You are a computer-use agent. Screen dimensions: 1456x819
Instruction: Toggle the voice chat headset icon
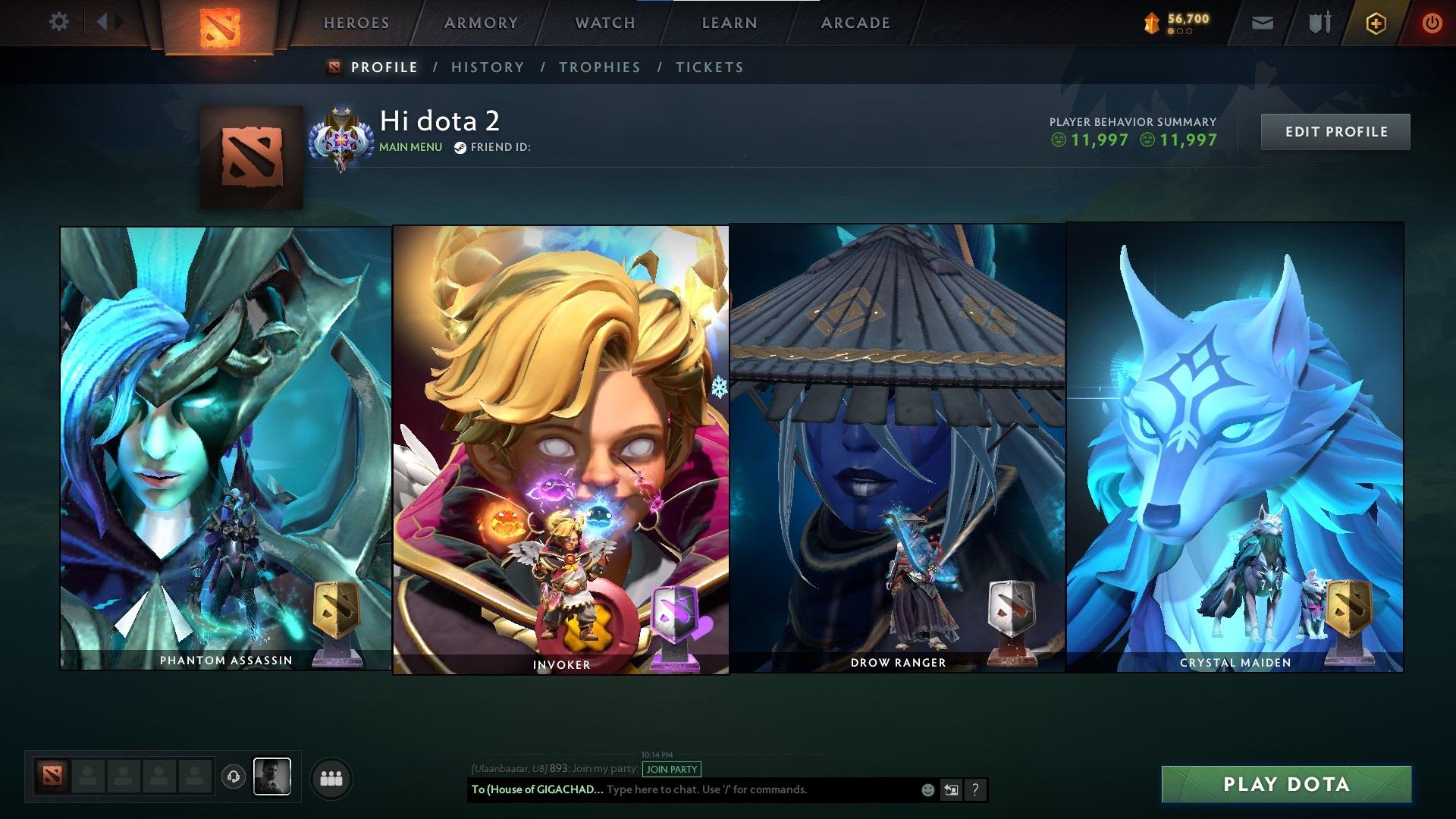233,775
